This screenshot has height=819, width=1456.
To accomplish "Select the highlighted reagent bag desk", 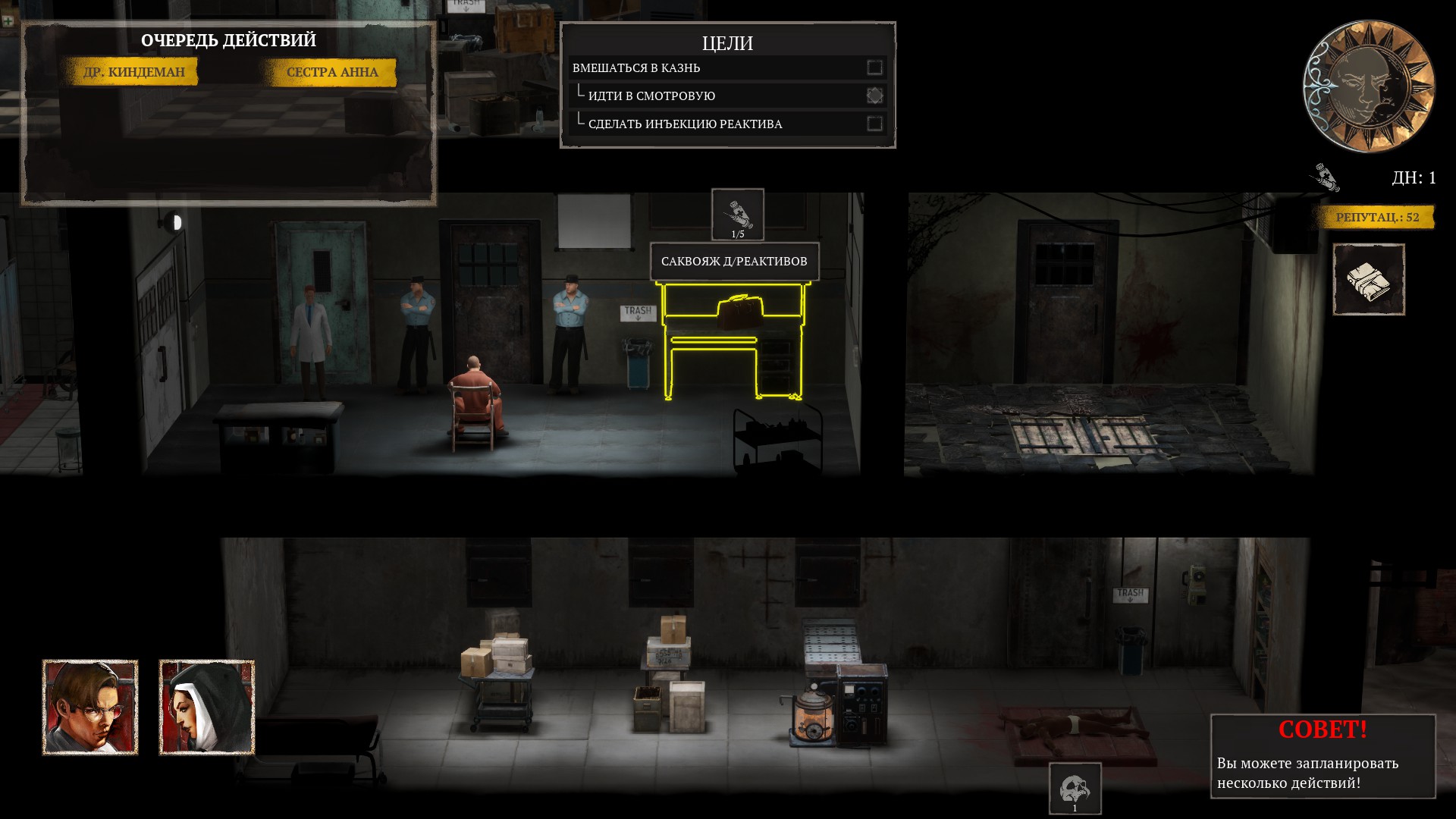I will [x=733, y=340].
